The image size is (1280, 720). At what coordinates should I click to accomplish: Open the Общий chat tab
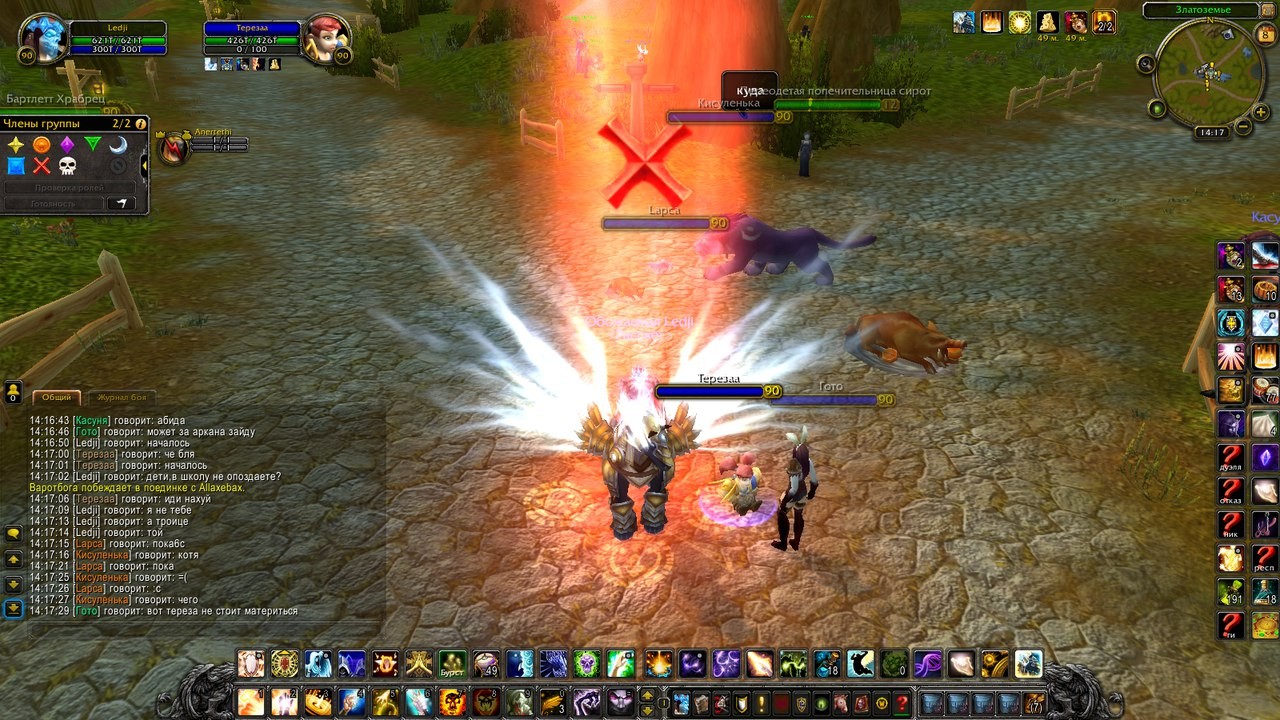coord(57,397)
